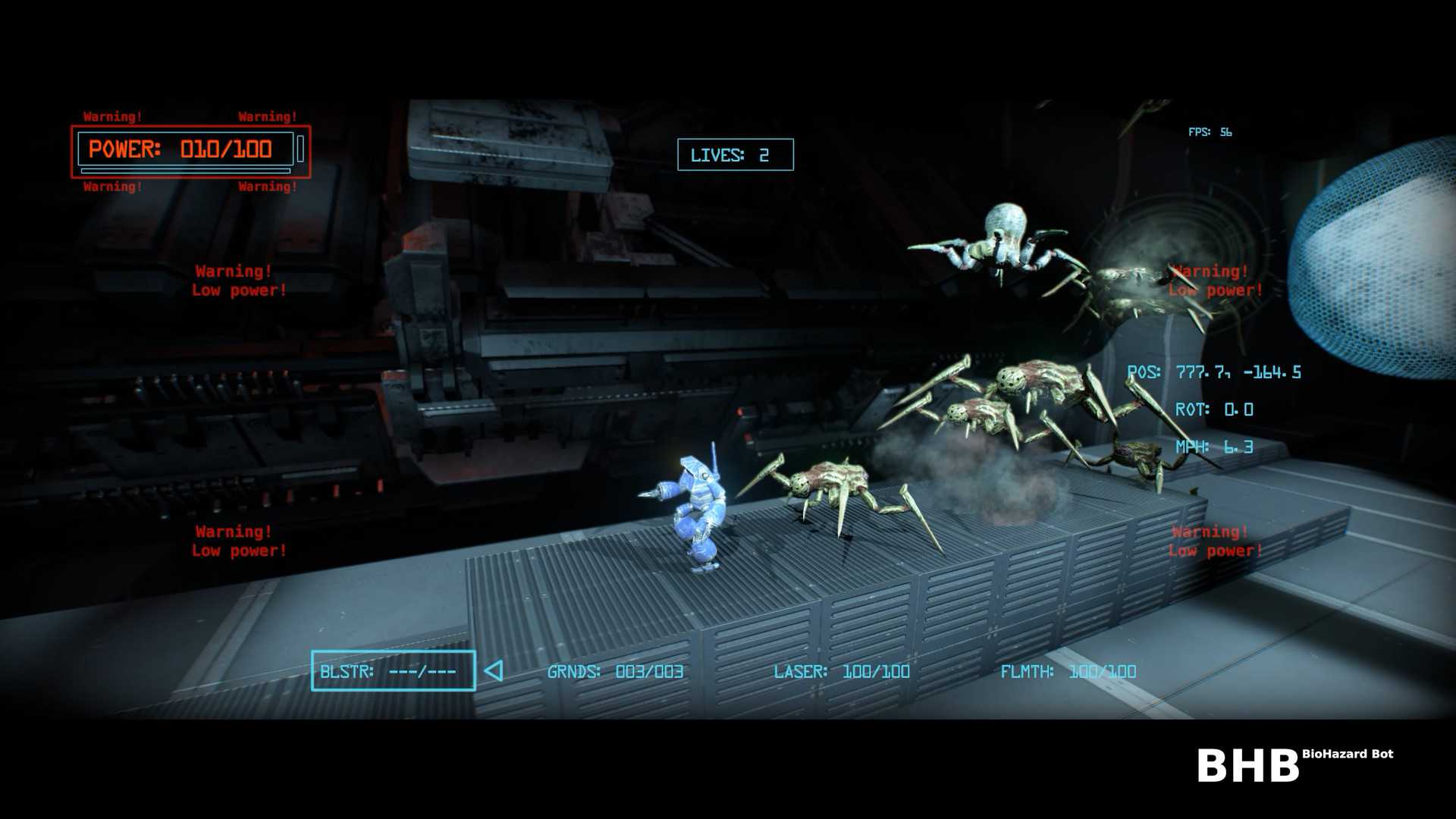The width and height of the screenshot is (1456, 819).
Task: Select the BLSTR blaster weapon slot
Action: (x=393, y=671)
